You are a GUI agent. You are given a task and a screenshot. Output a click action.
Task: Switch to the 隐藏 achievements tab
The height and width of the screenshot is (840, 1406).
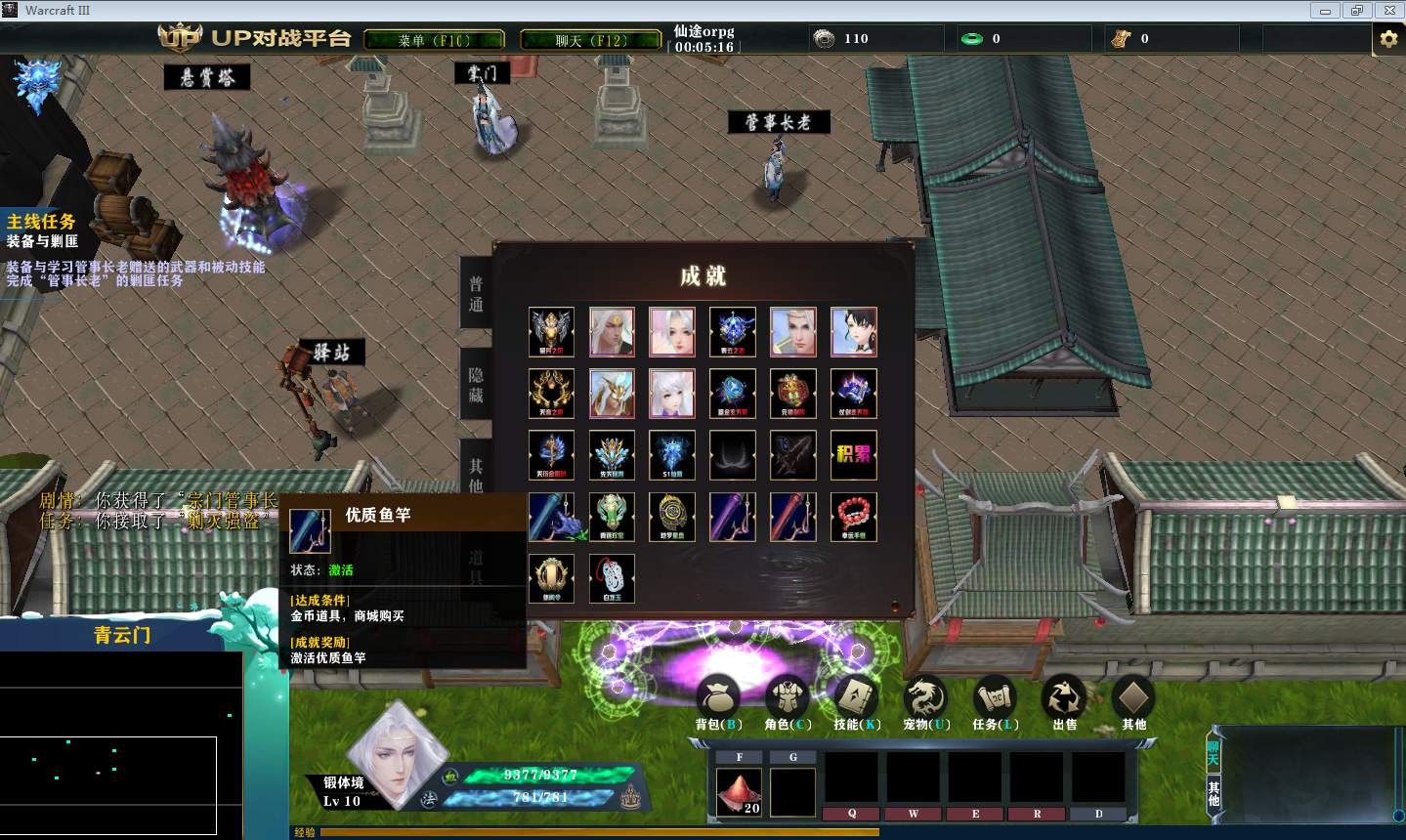point(476,385)
